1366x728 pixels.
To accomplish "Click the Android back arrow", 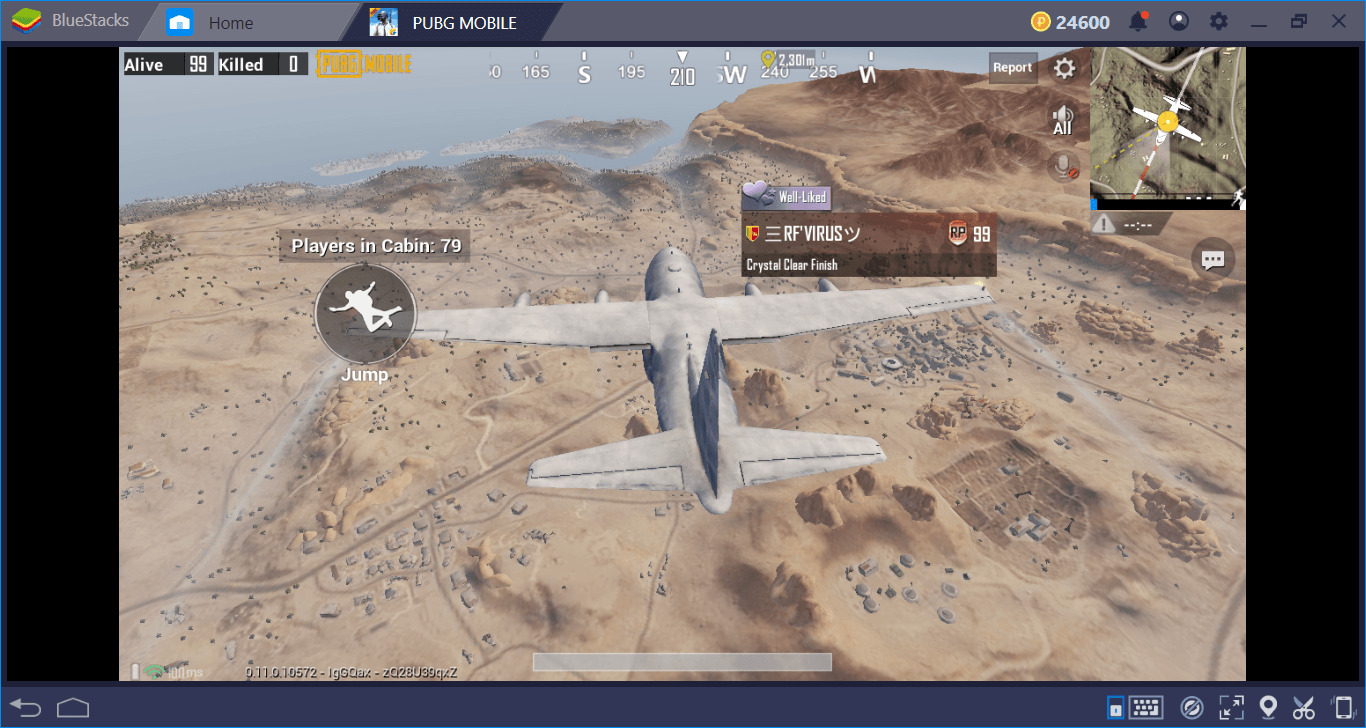I will click(x=26, y=708).
